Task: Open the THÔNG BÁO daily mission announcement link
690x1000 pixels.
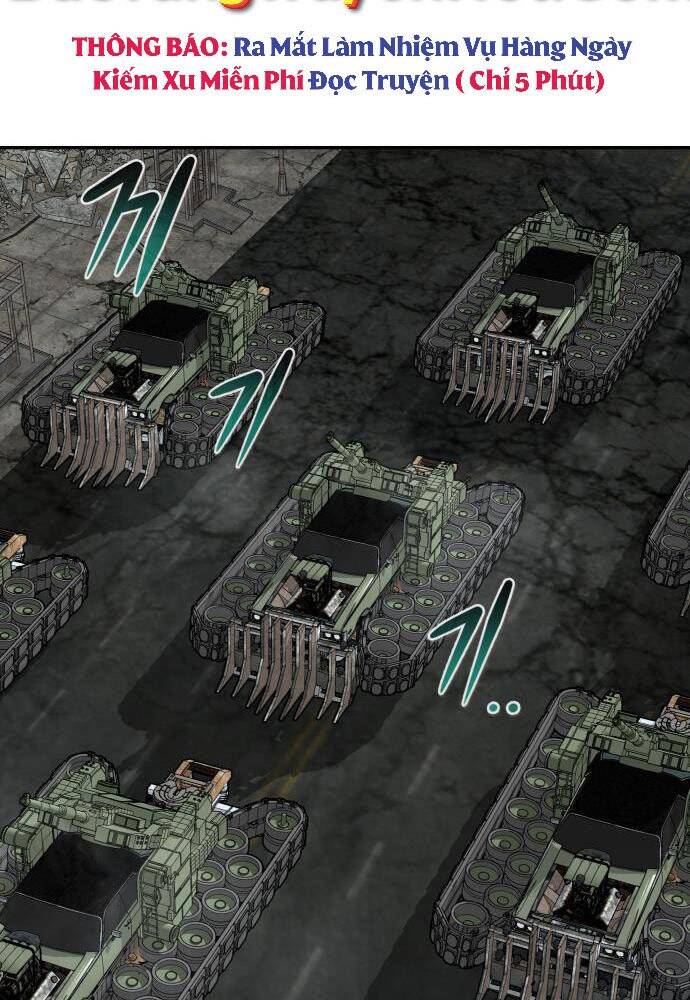Action: pyautogui.click(x=349, y=64)
